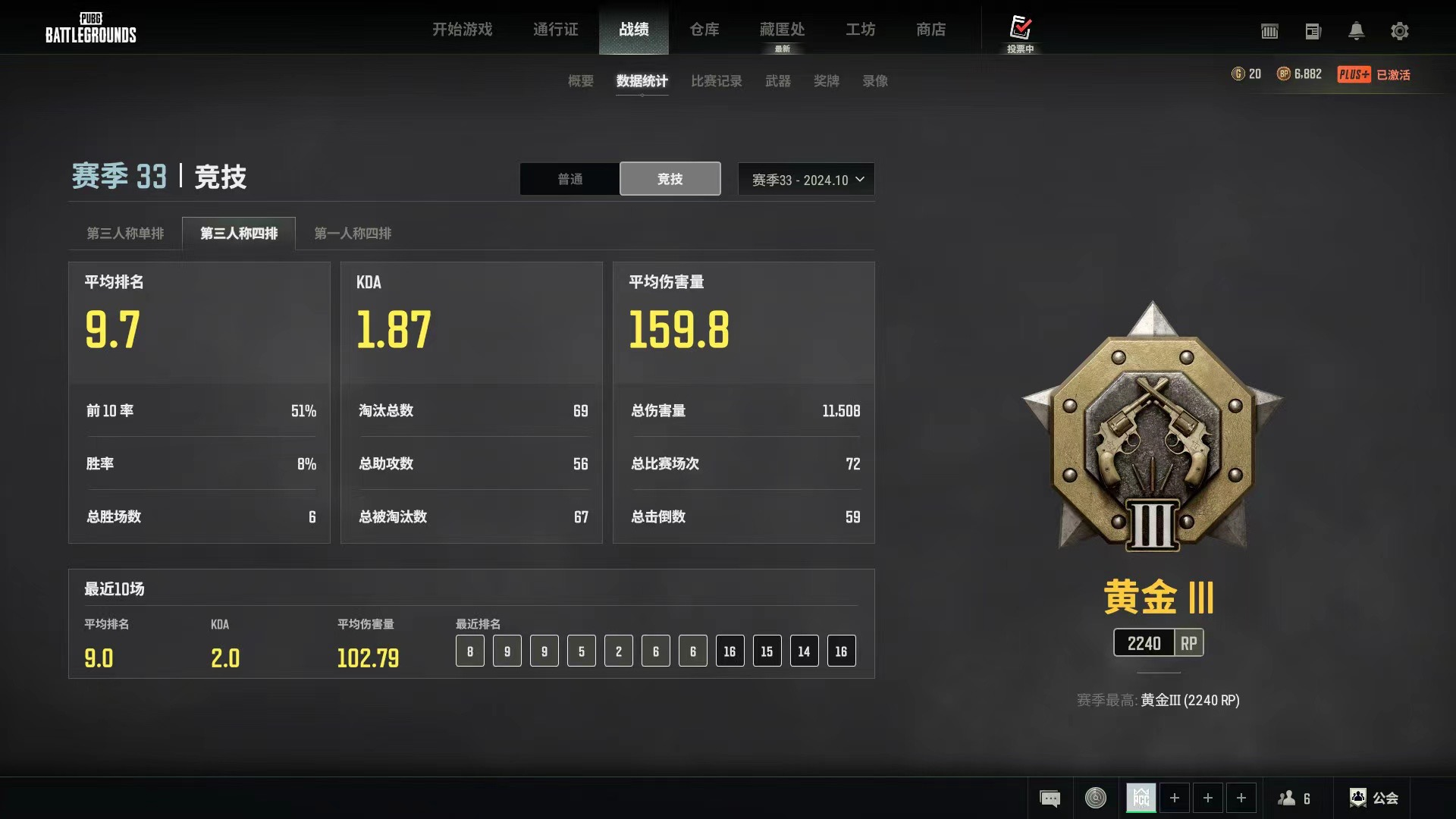Click the career/leaderboard bars icon top right

1269,31
